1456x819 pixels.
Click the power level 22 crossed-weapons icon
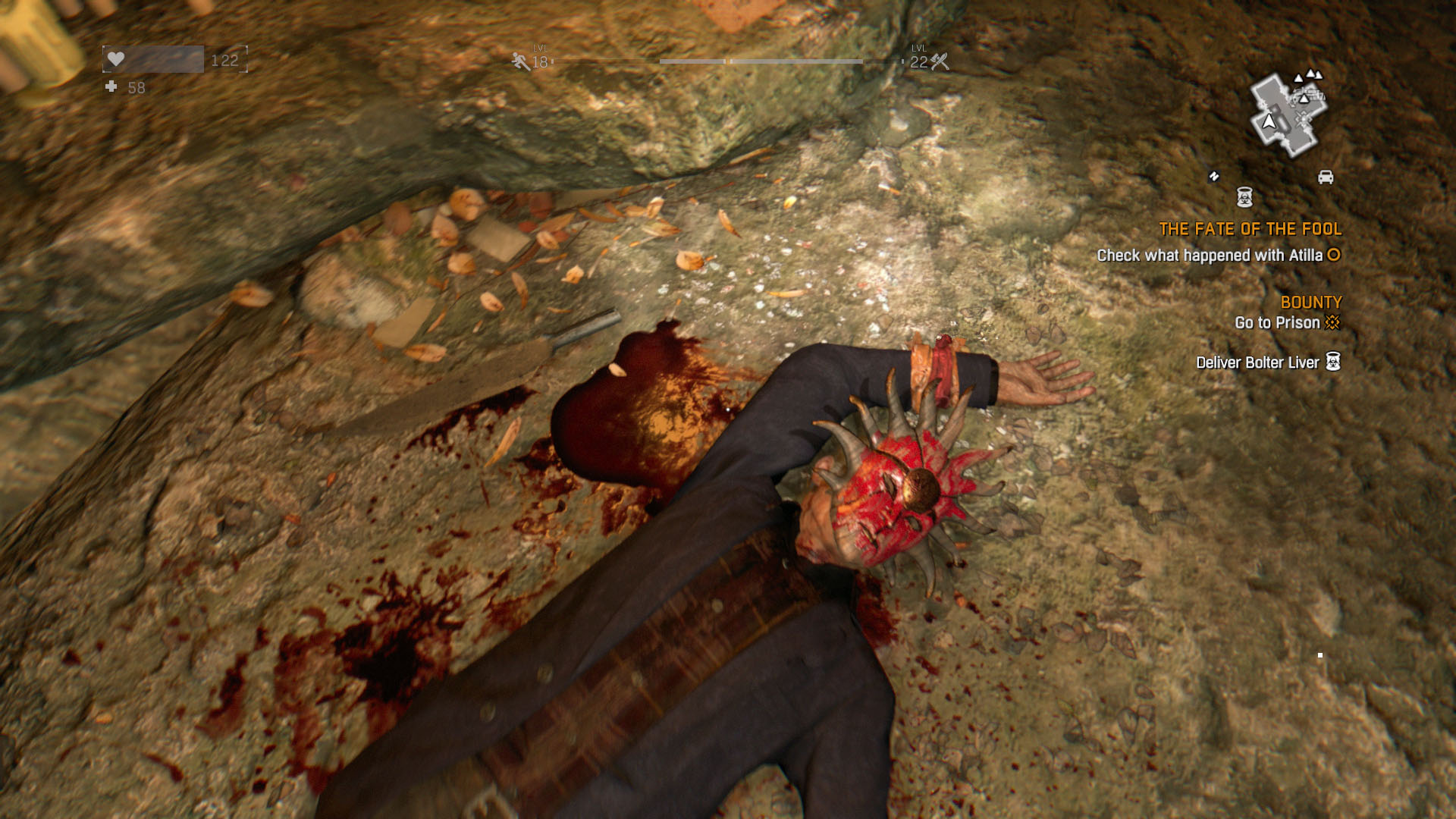[940, 61]
